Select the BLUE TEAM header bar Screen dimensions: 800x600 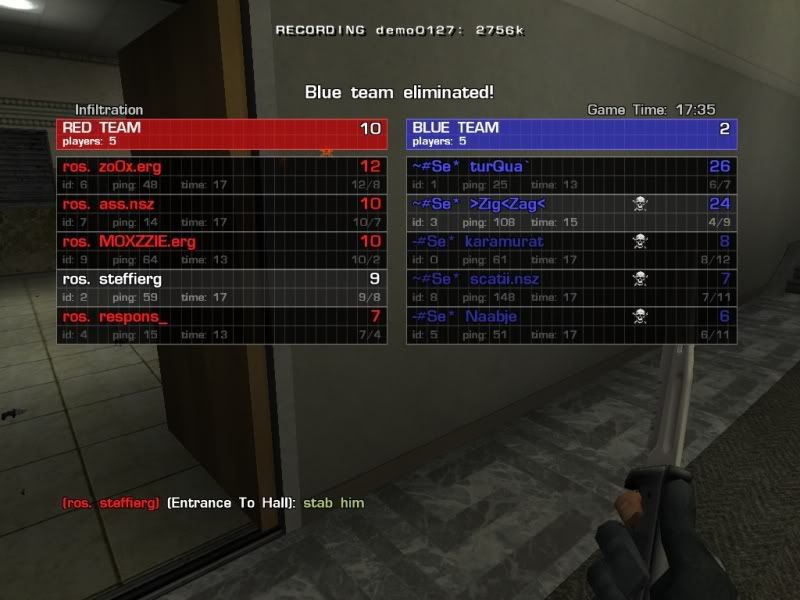[x=571, y=133]
